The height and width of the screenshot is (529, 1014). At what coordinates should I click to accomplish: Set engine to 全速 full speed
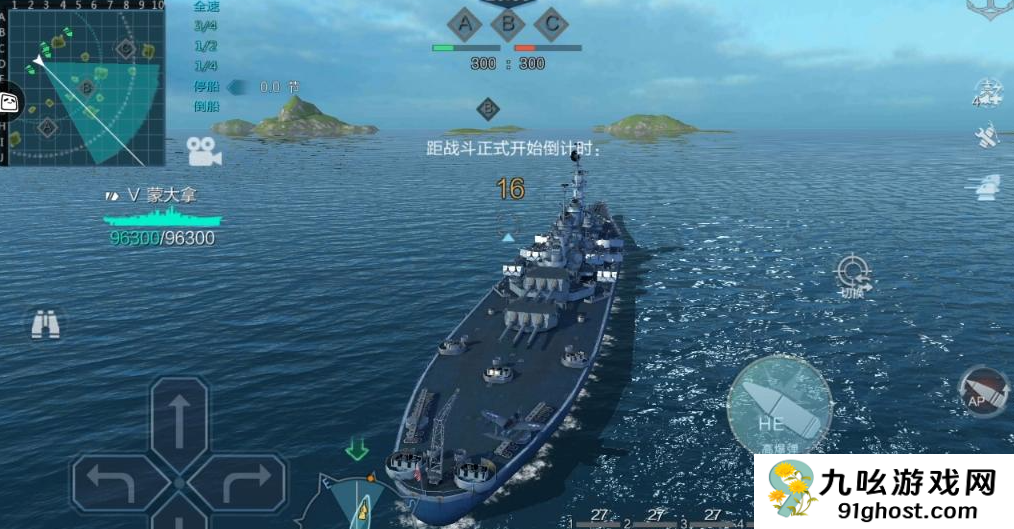click(x=207, y=6)
